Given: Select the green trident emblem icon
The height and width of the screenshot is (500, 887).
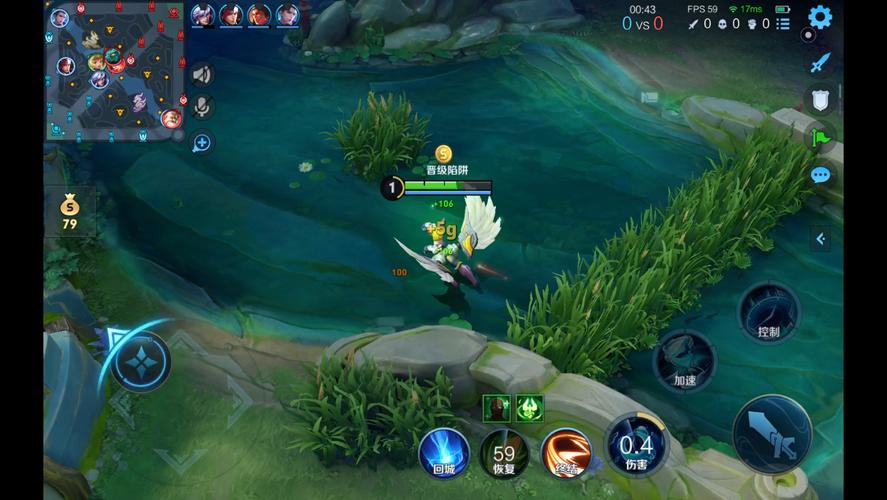Looking at the screenshot, I should point(529,407).
